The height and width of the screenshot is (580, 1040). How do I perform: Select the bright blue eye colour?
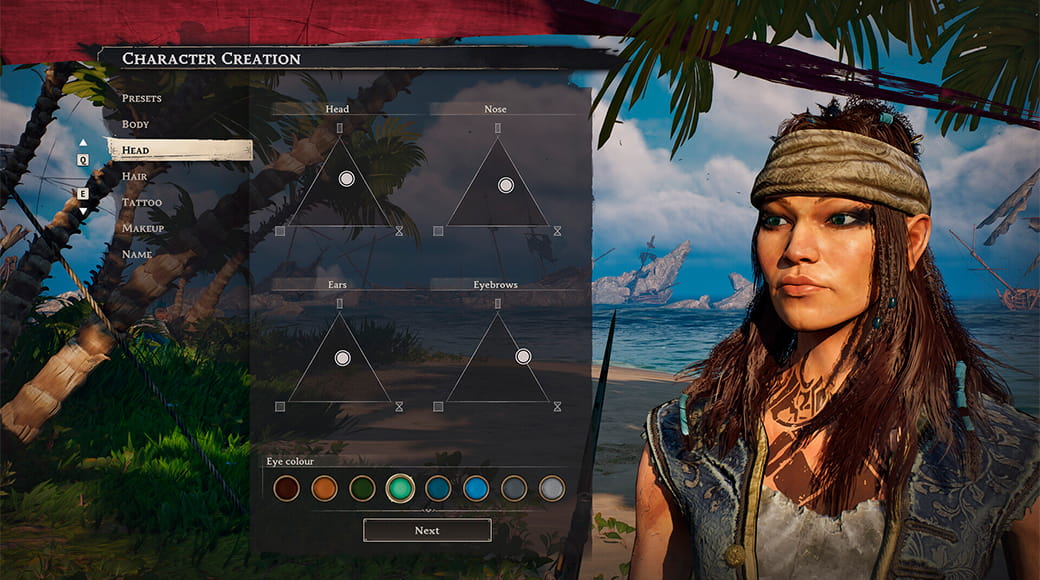click(x=476, y=488)
